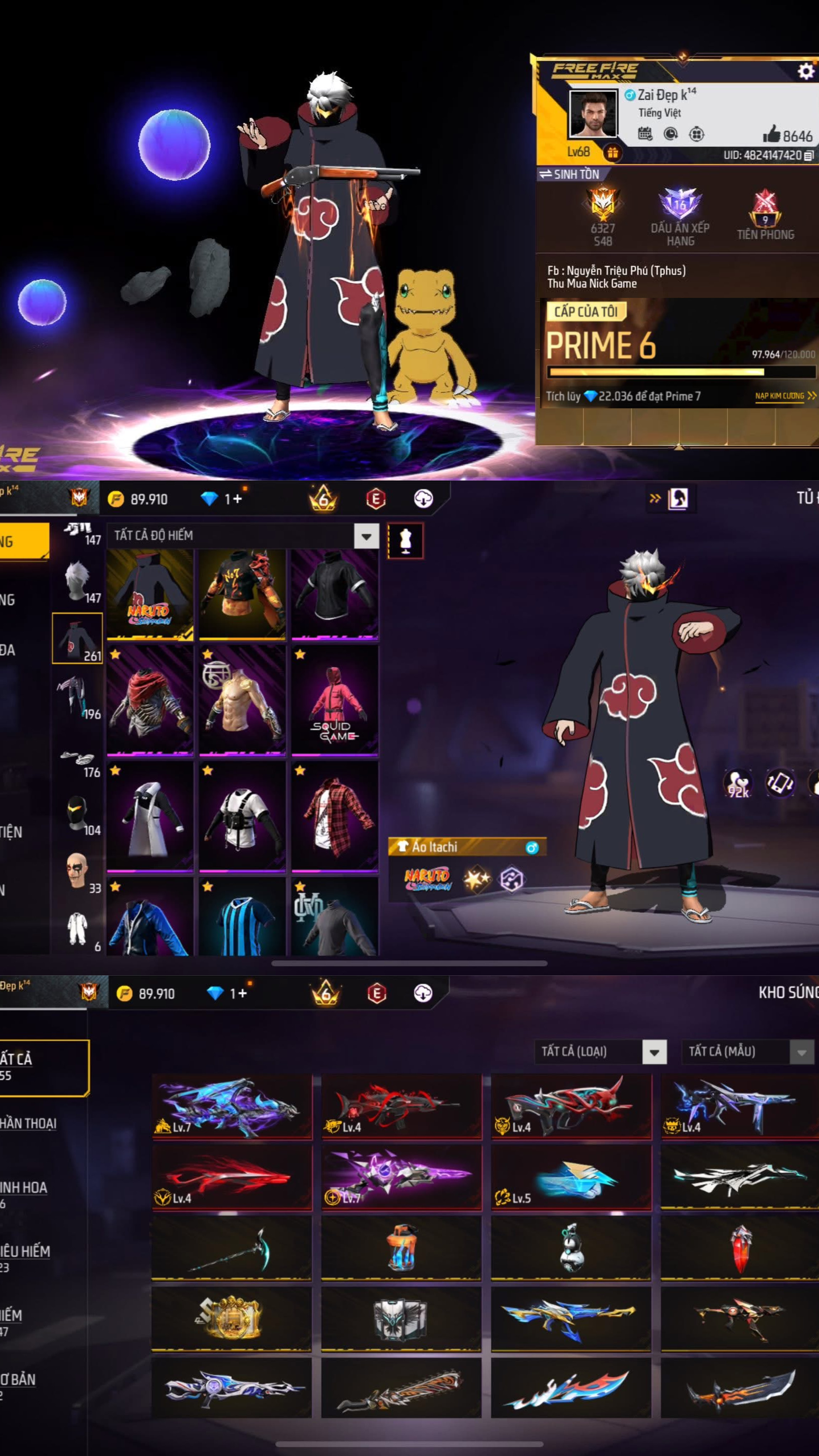
Task: Add diamonds with the plus button
Action: click(237, 499)
